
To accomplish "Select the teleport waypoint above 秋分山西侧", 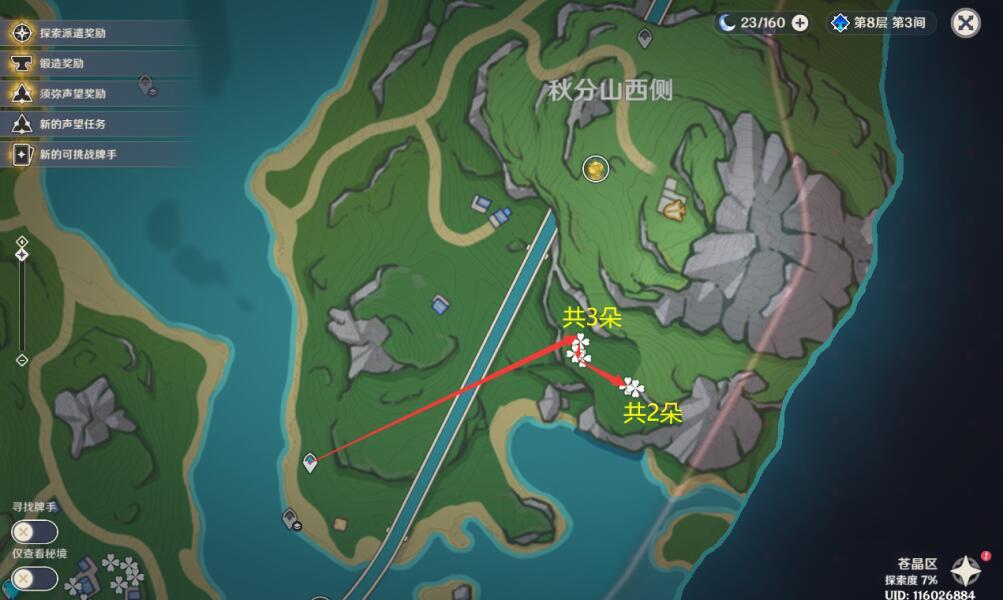I will click(x=645, y=38).
